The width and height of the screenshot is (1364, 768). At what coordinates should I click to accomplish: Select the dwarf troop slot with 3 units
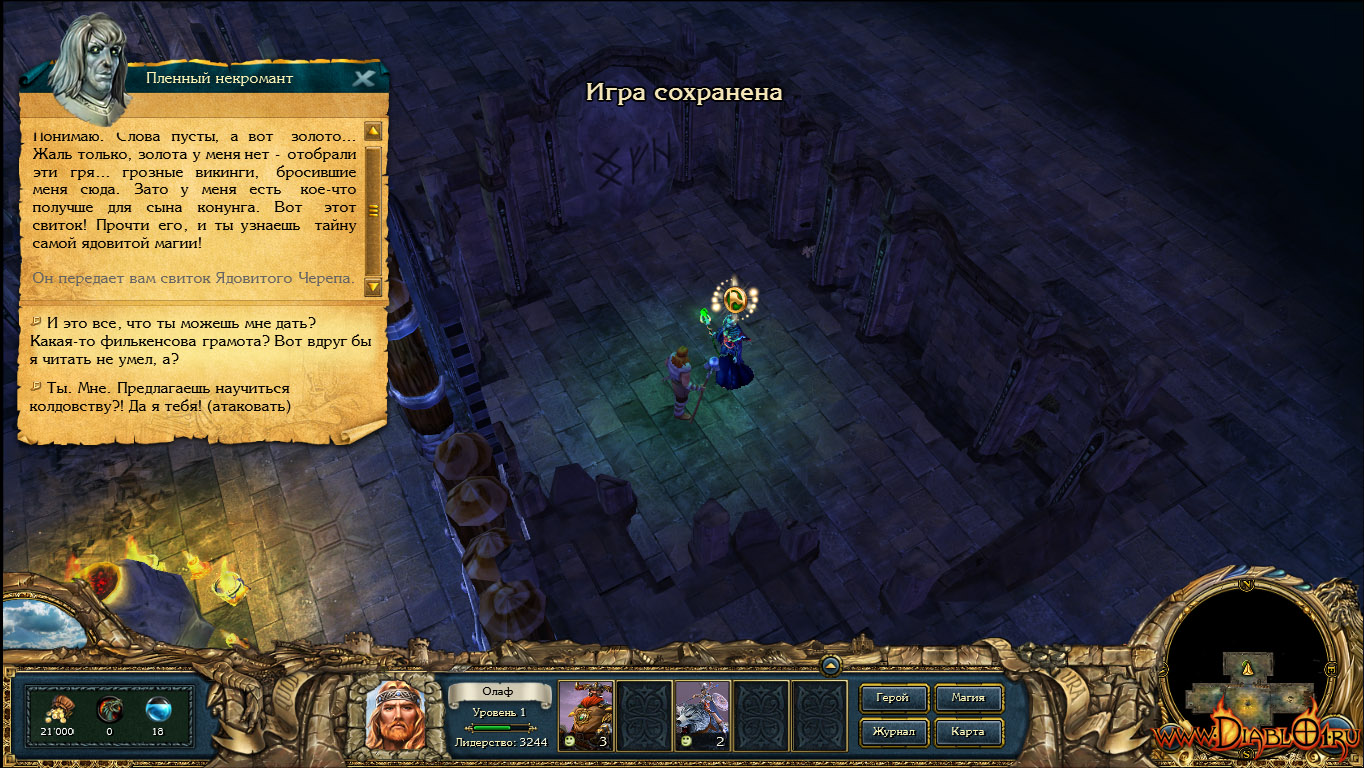pyautogui.click(x=586, y=715)
